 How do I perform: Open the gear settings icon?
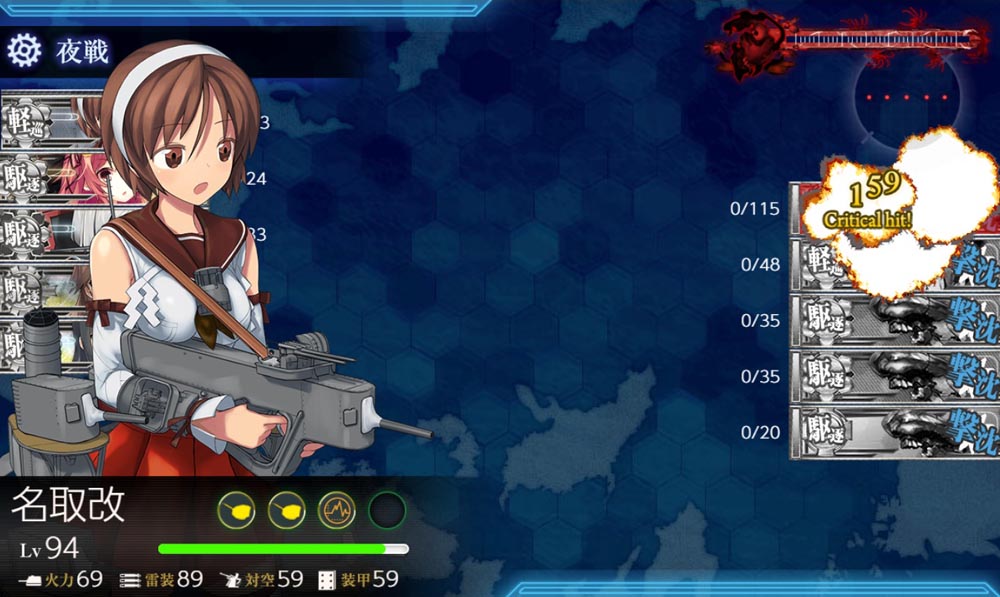tap(23, 48)
